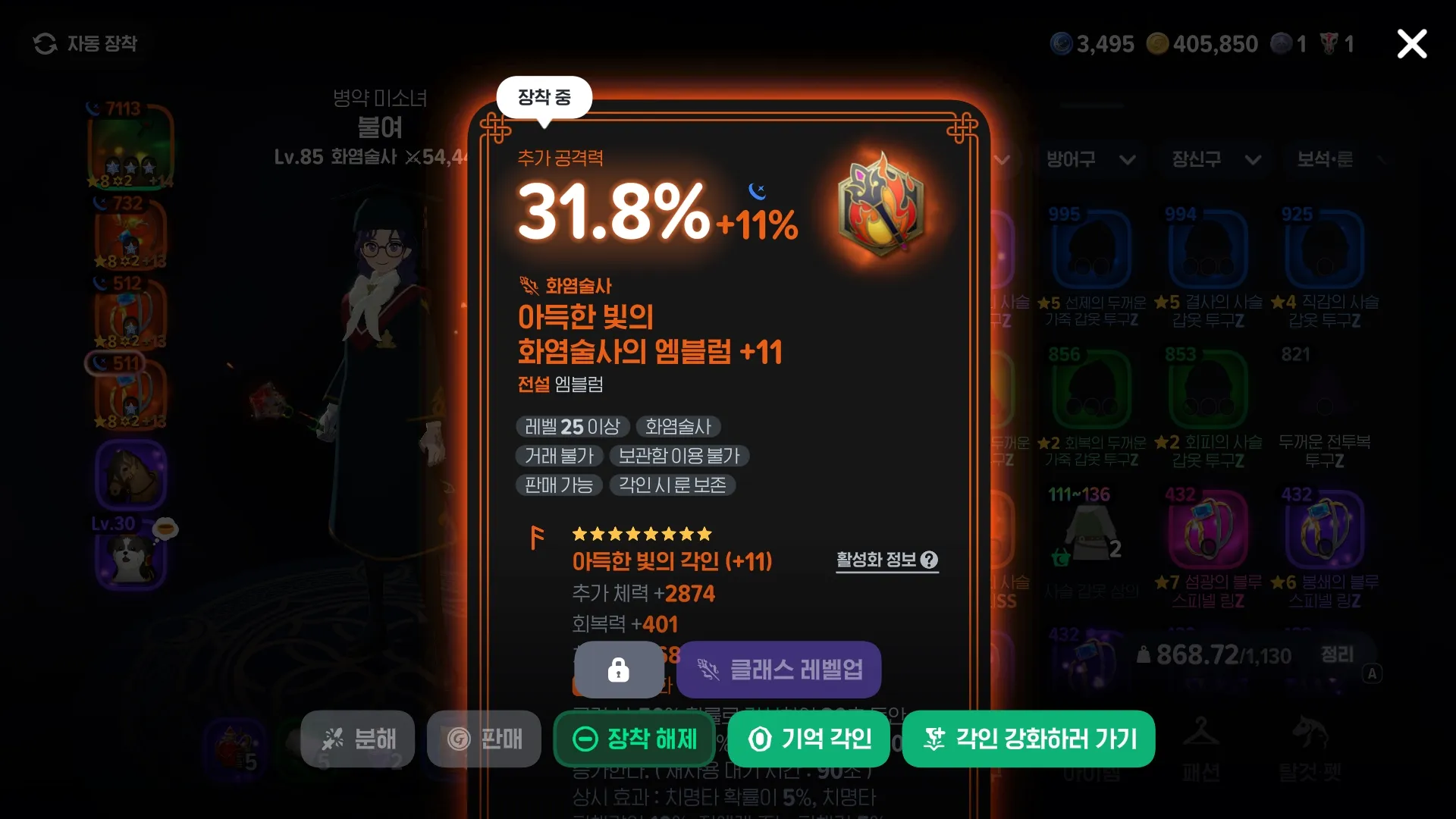
Task: Open the 패션 hanger icon
Action: coord(1203,733)
